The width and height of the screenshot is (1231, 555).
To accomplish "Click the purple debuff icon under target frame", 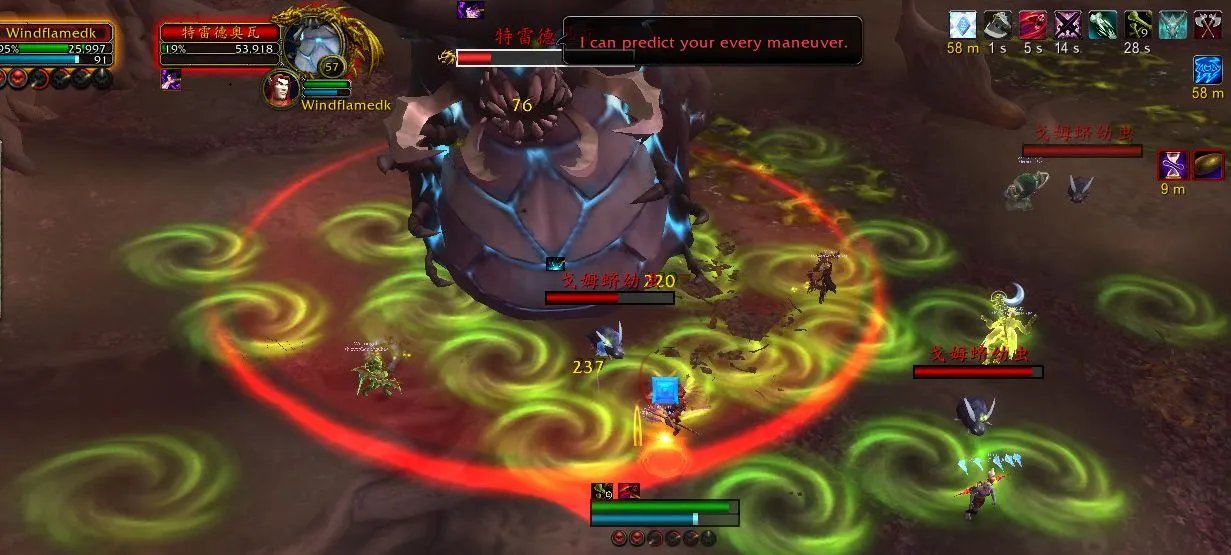I will (x=171, y=80).
